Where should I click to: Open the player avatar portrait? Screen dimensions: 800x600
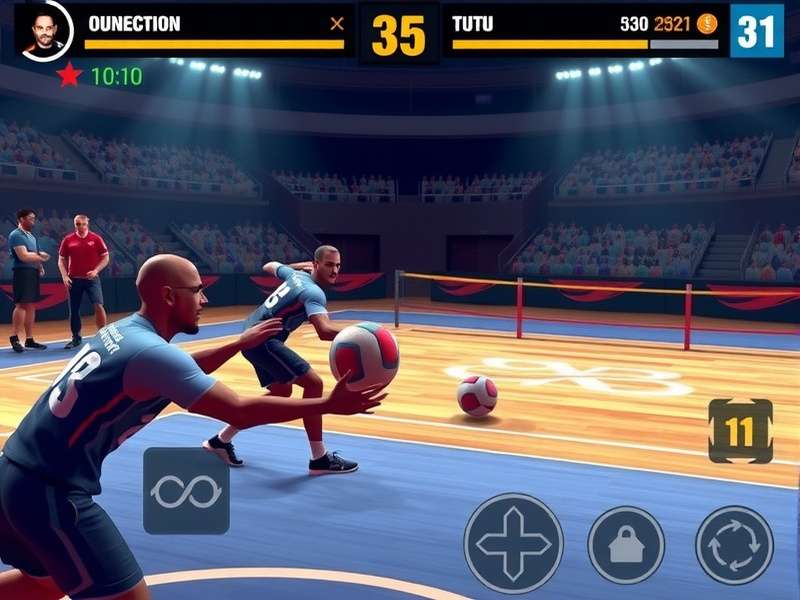coord(42,30)
